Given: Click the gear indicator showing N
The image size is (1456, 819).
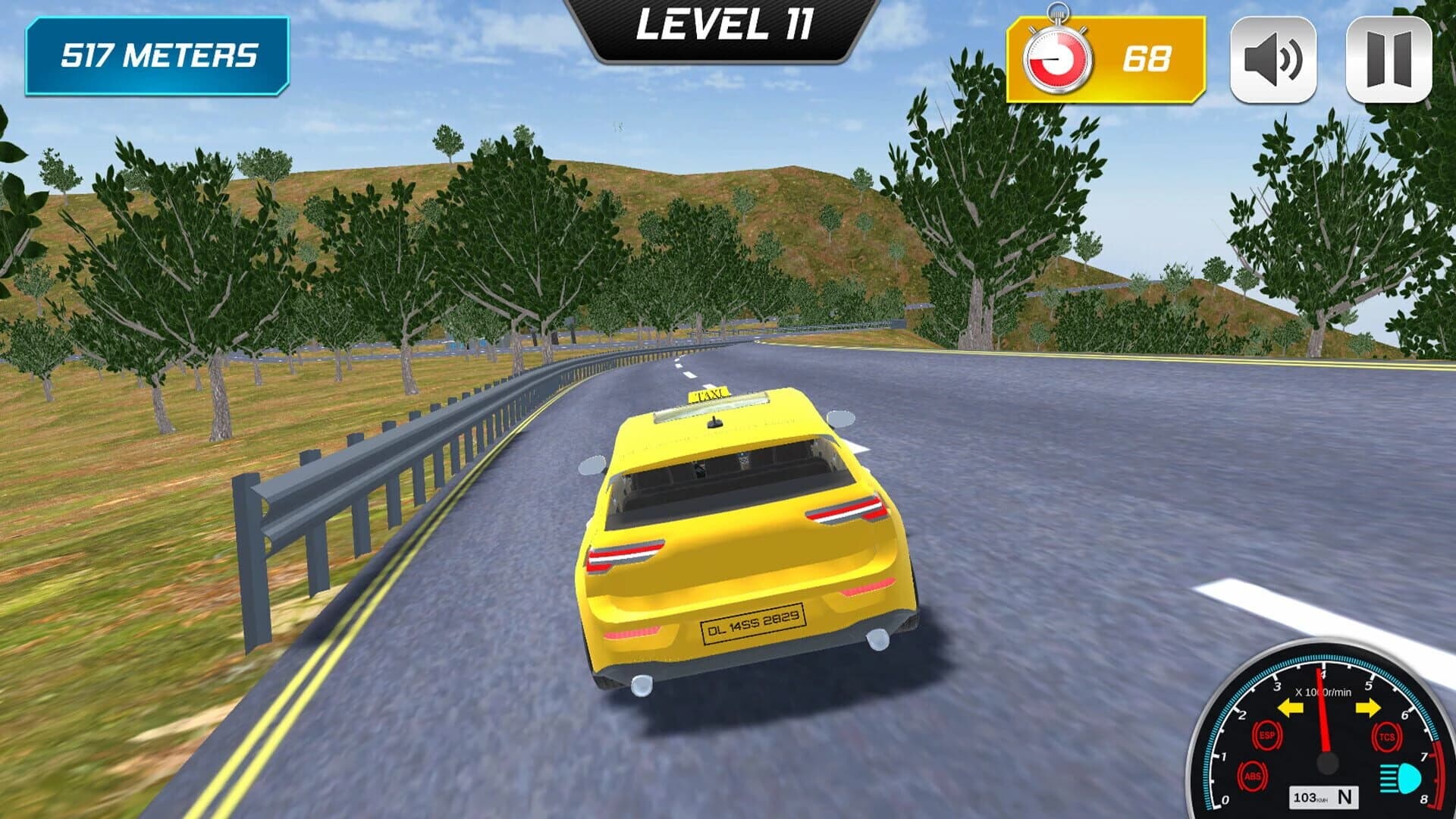Looking at the screenshot, I should (x=1345, y=798).
